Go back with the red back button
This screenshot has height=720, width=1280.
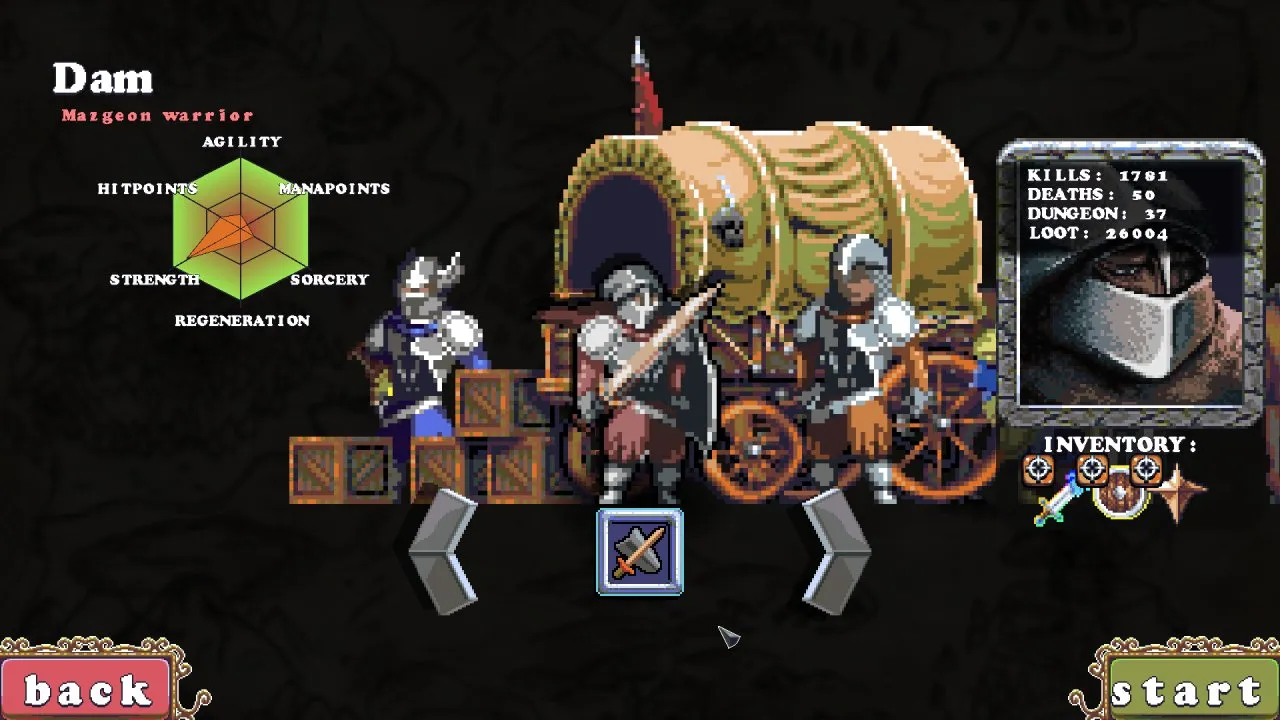tap(86, 690)
